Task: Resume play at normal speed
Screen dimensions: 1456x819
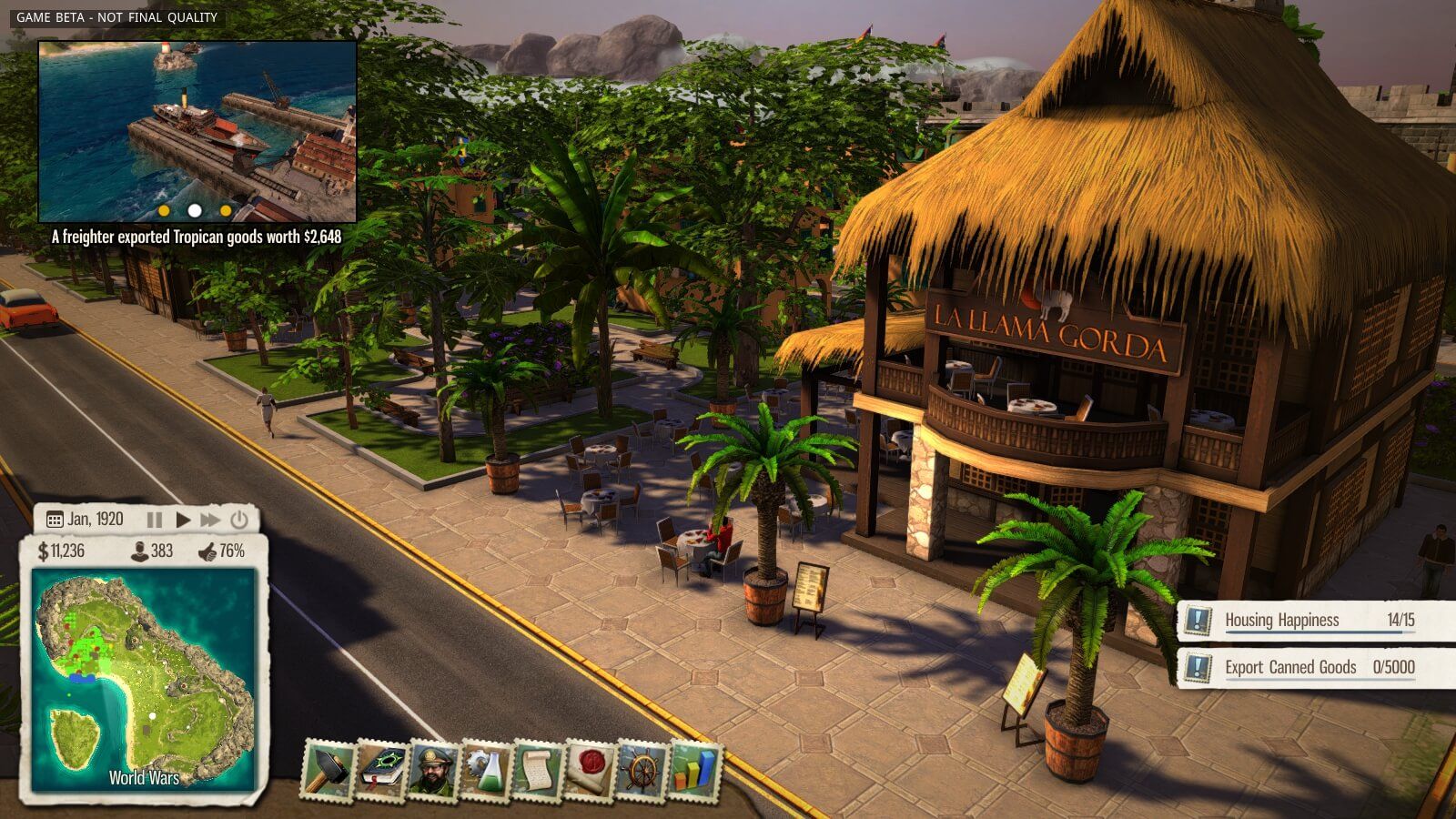Action: pos(183,519)
